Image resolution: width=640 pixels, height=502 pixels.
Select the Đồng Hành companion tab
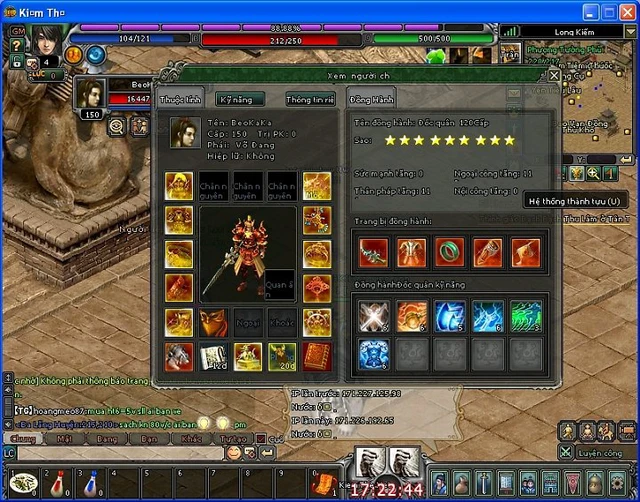tap(371, 99)
